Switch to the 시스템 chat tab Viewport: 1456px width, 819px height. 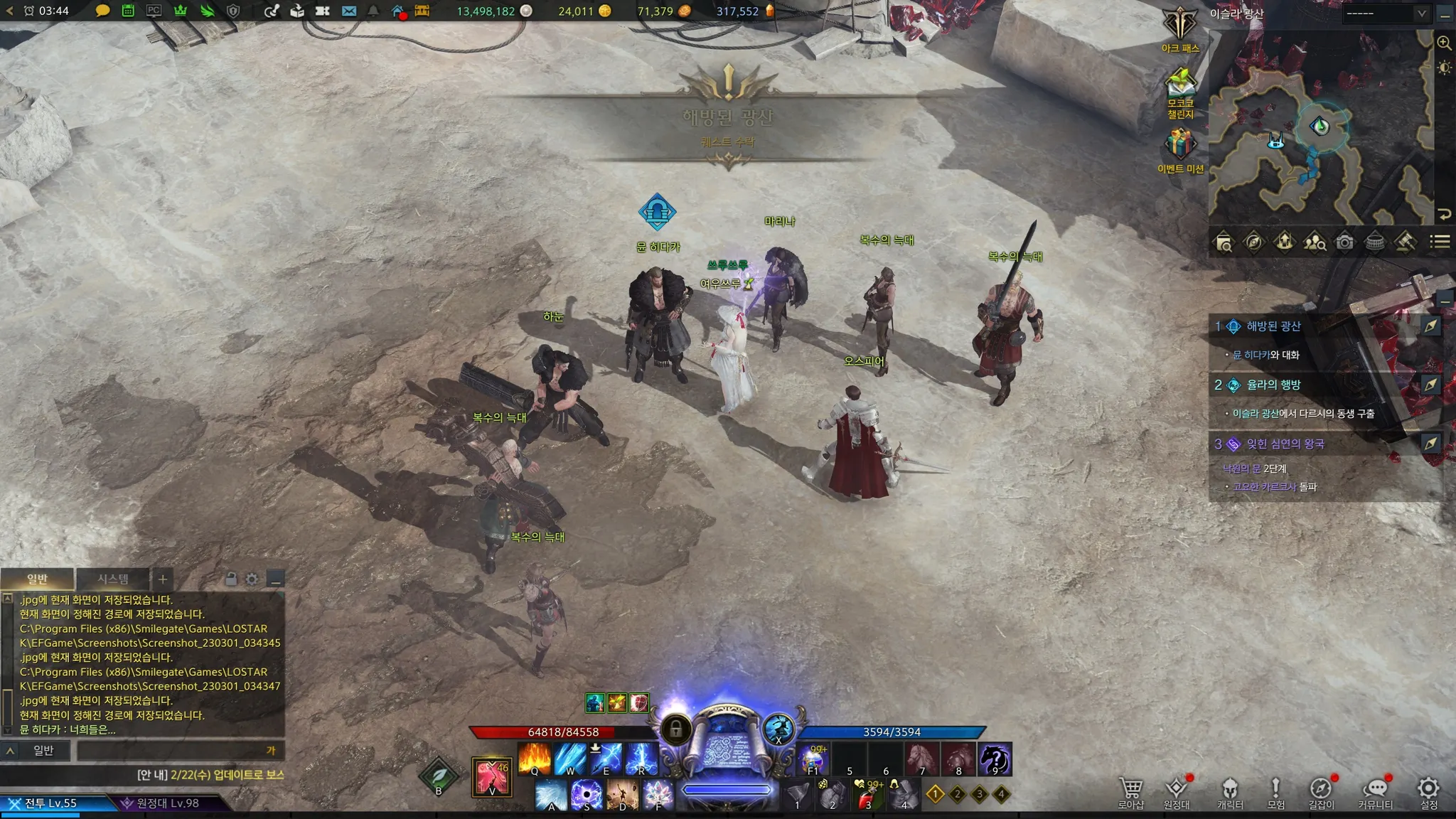pyautogui.click(x=113, y=579)
